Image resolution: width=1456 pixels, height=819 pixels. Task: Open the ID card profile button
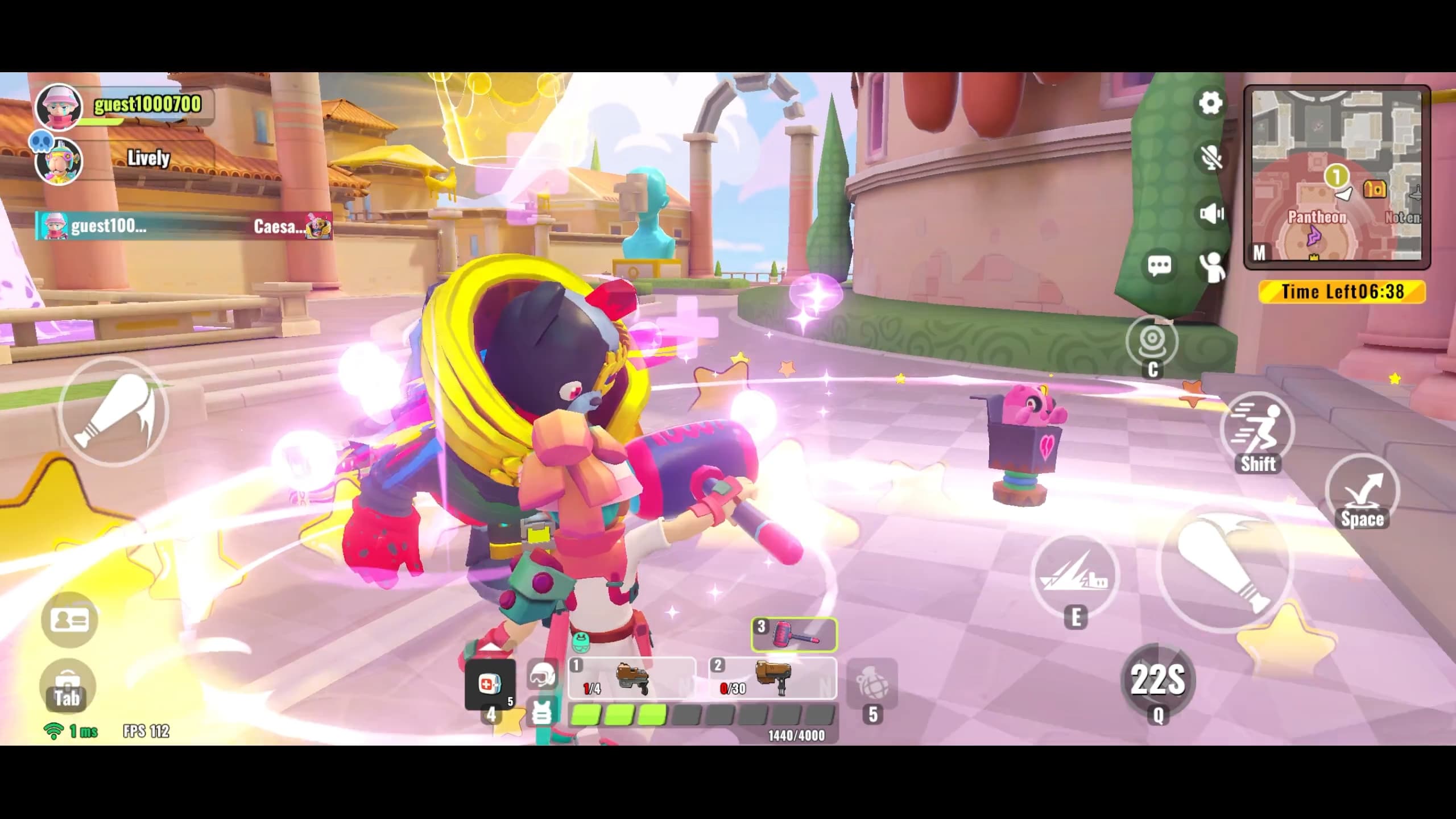tap(69, 620)
